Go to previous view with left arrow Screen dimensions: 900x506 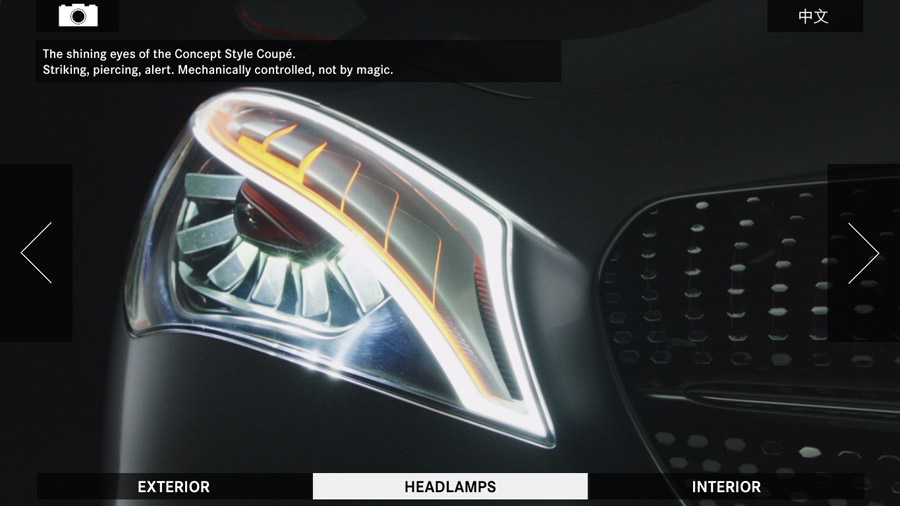(x=36, y=253)
